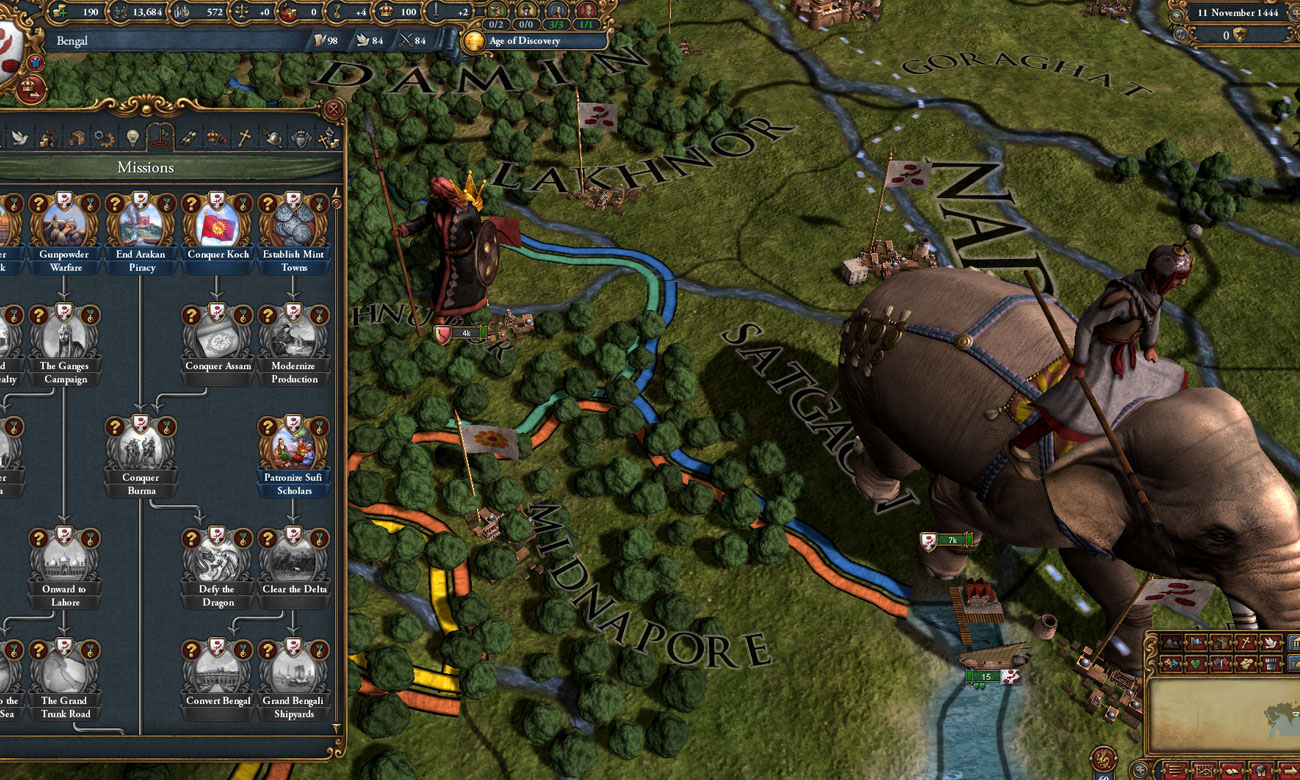Open the lightbulb ideas tab
The height and width of the screenshot is (780, 1300).
click(x=131, y=138)
